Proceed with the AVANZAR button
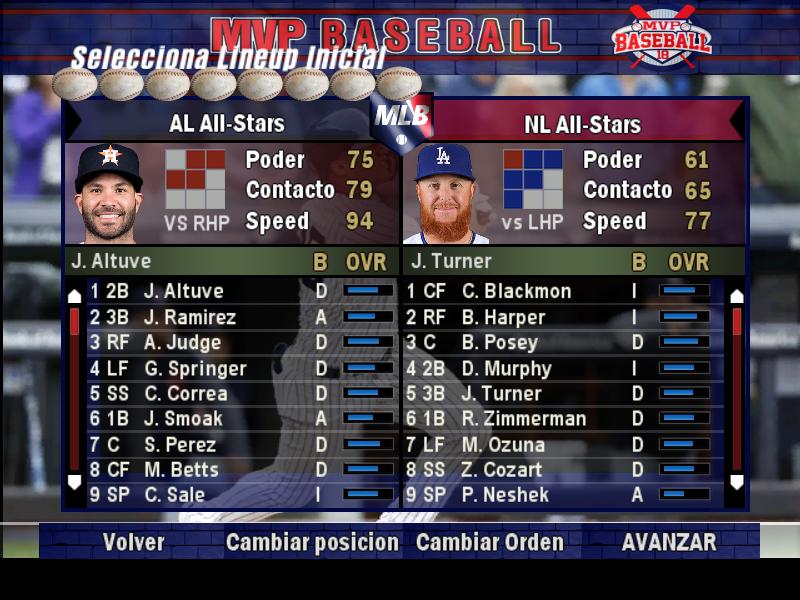 click(x=669, y=543)
